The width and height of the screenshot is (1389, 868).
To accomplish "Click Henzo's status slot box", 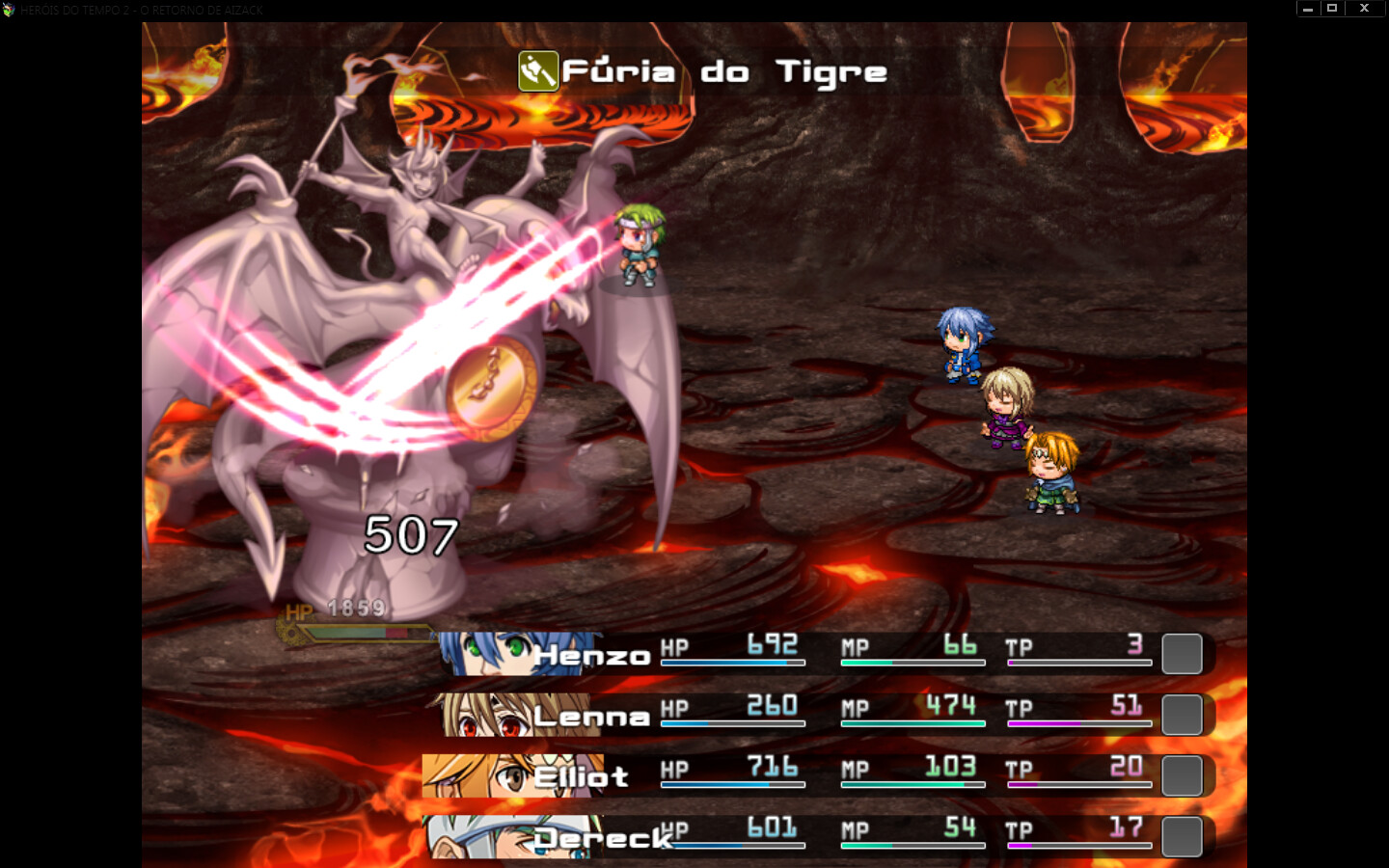I will 1183,654.
